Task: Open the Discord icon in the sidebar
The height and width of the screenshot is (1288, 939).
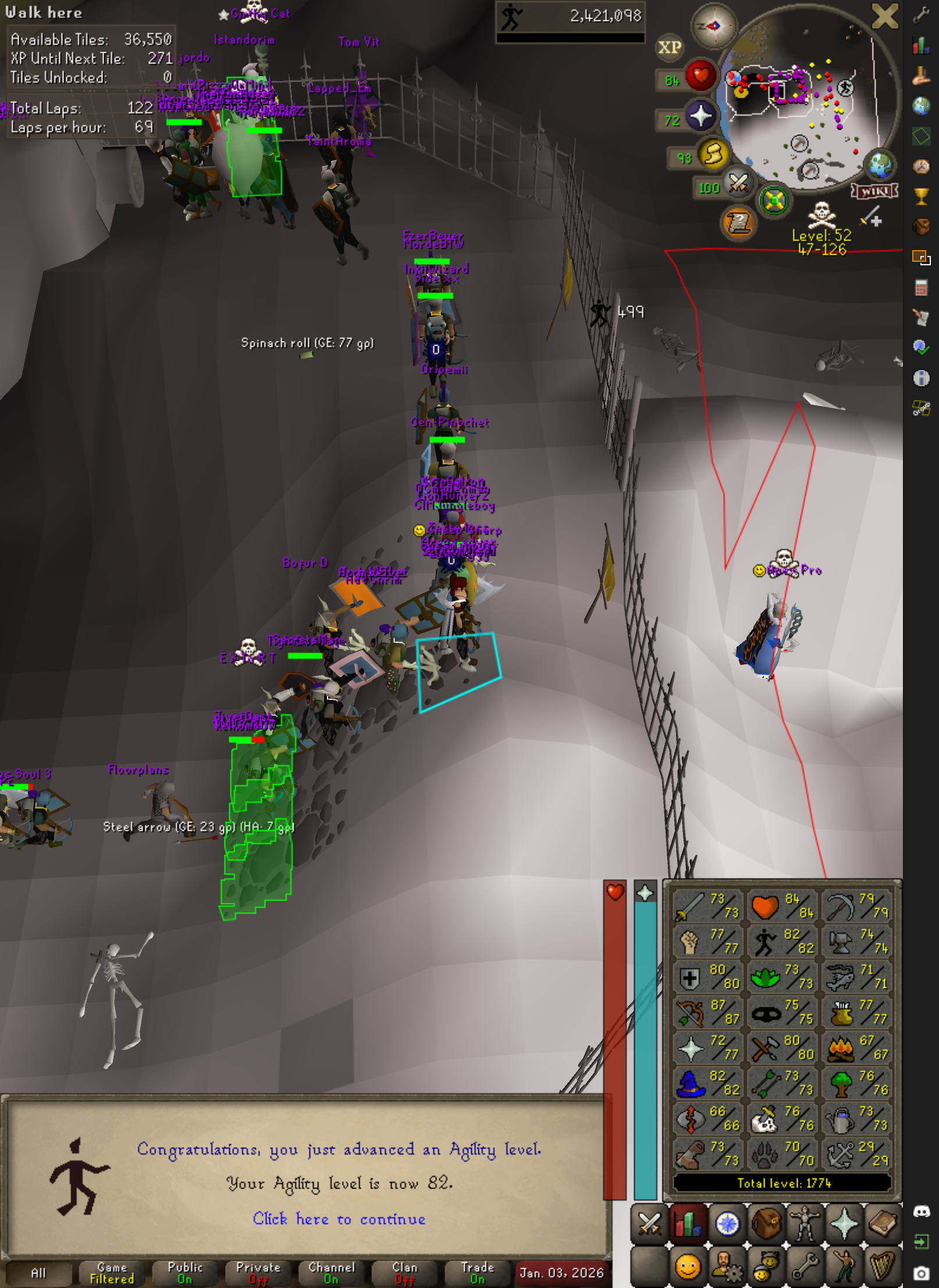Action: [921, 1211]
